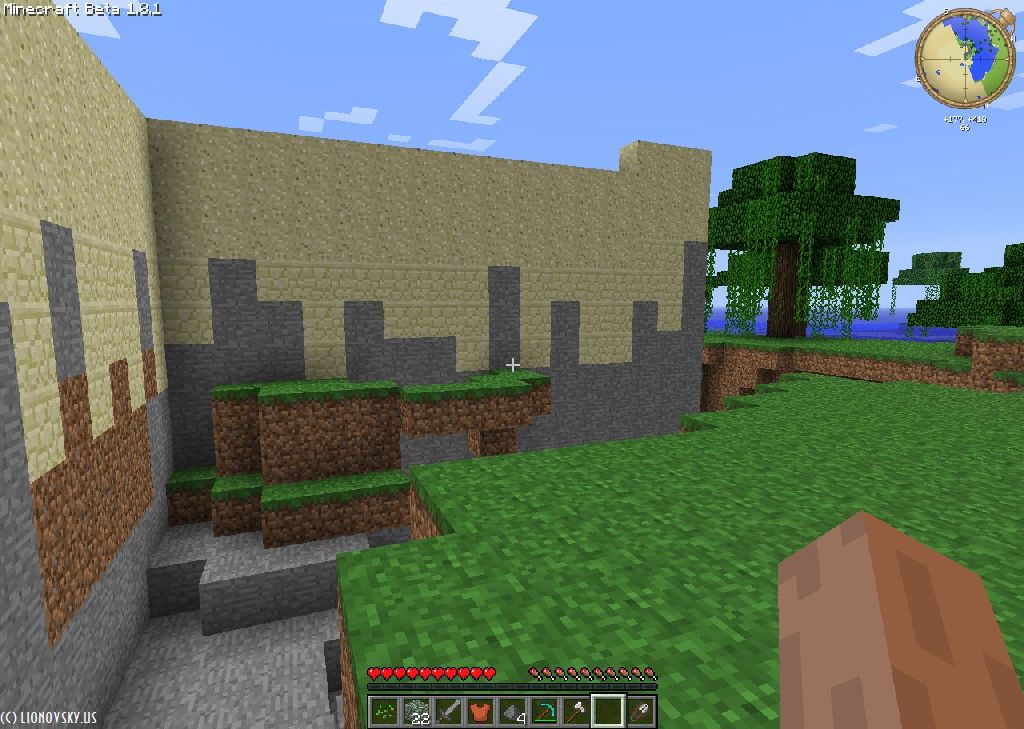Select the leather chestplate slot
The image size is (1024, 729).
(x=480, y=712)
